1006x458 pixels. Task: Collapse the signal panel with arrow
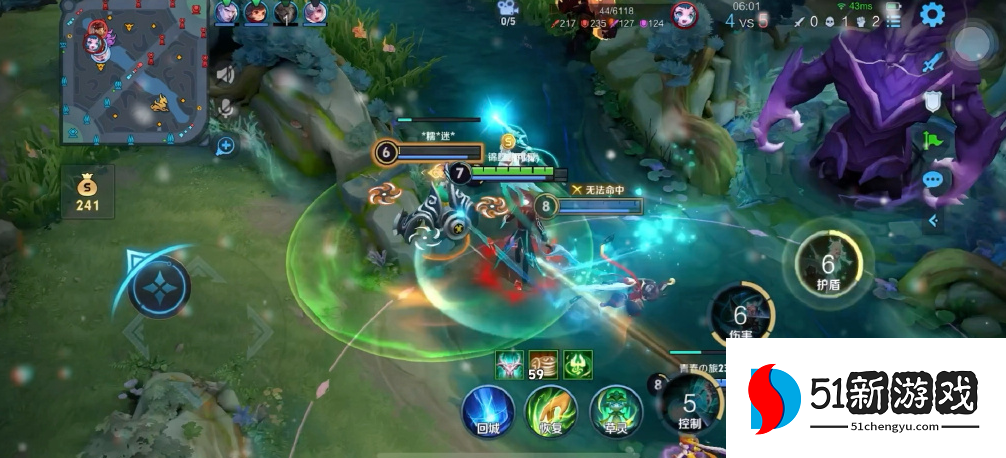click(932, 220)
